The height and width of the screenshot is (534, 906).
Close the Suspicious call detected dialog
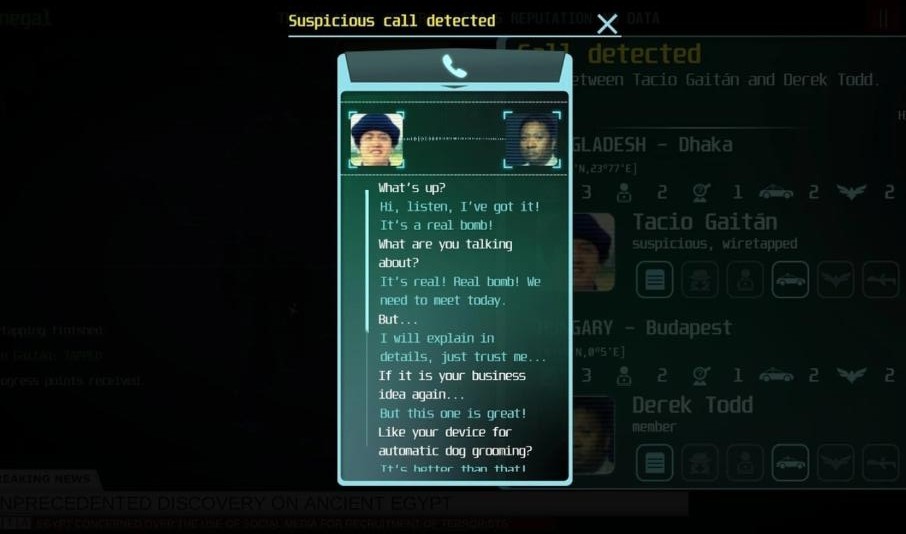607,24
